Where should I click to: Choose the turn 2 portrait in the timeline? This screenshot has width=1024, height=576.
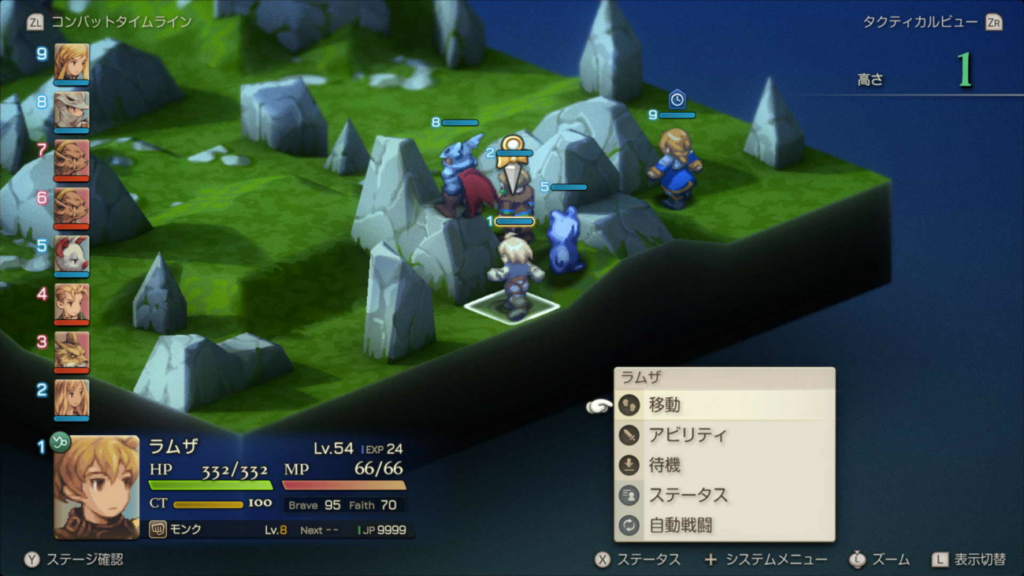pos(71,398)
